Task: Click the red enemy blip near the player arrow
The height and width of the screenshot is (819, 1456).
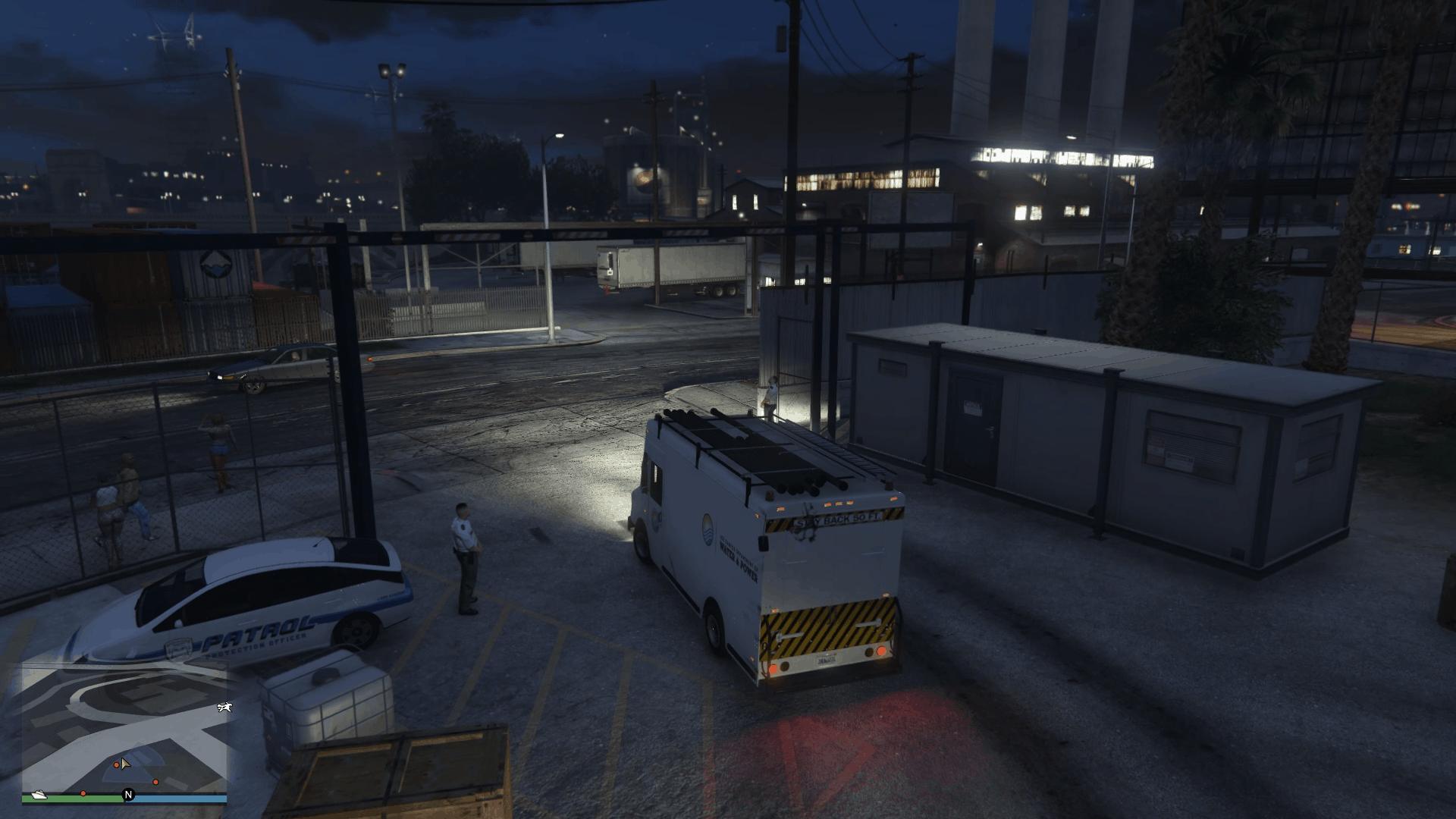Action: pyautogui.click(x=117, y=765)
